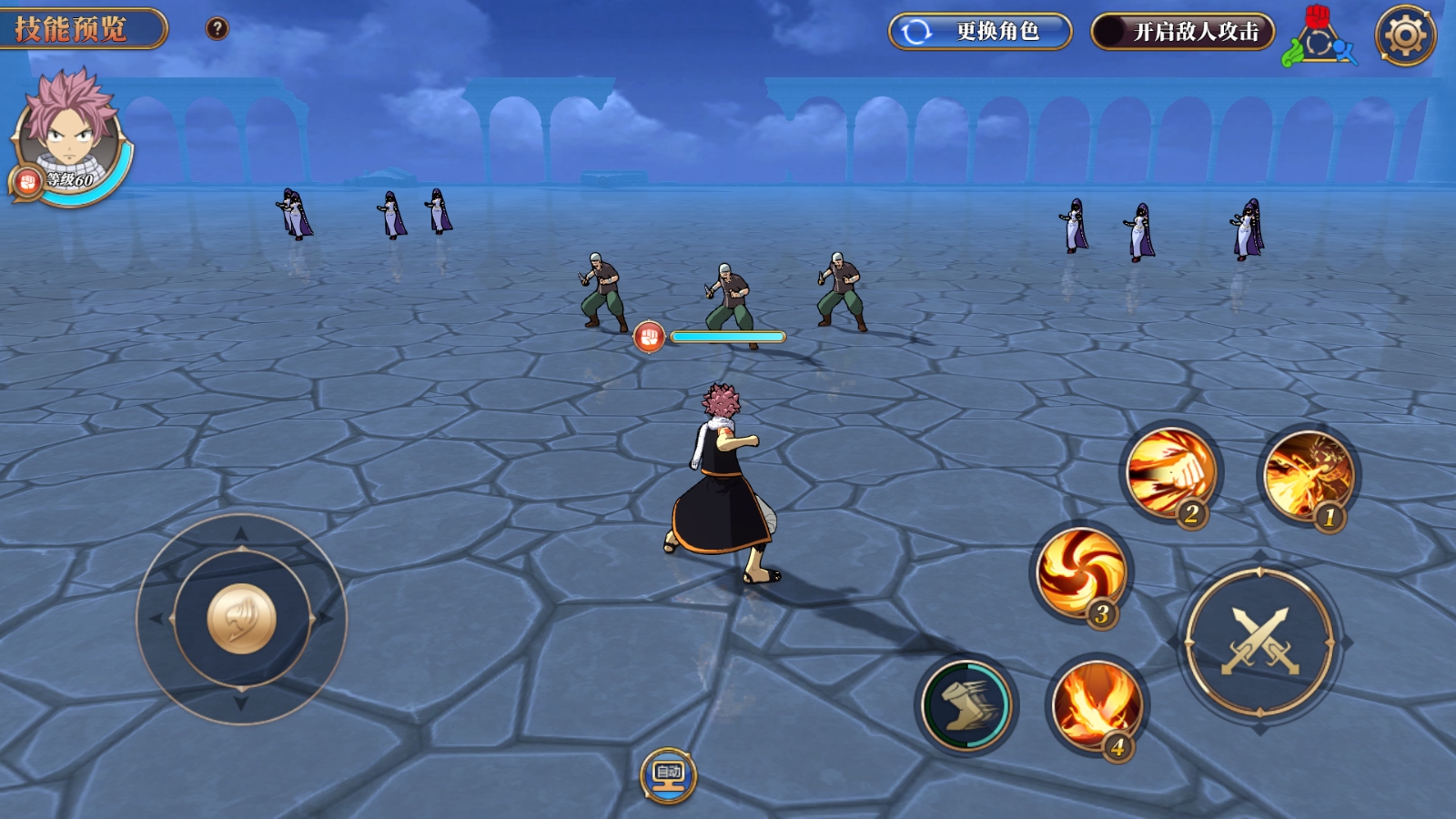Toggle the 开启敌人攻击 enemy attack switch
The width and height of the screenshot is (1456, 819).
[1181, 32]
